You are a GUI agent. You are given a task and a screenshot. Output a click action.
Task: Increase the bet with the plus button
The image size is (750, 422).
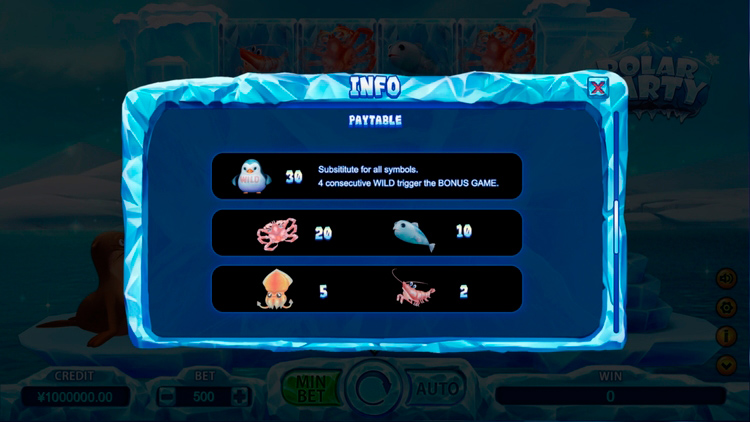pos(240,396)
